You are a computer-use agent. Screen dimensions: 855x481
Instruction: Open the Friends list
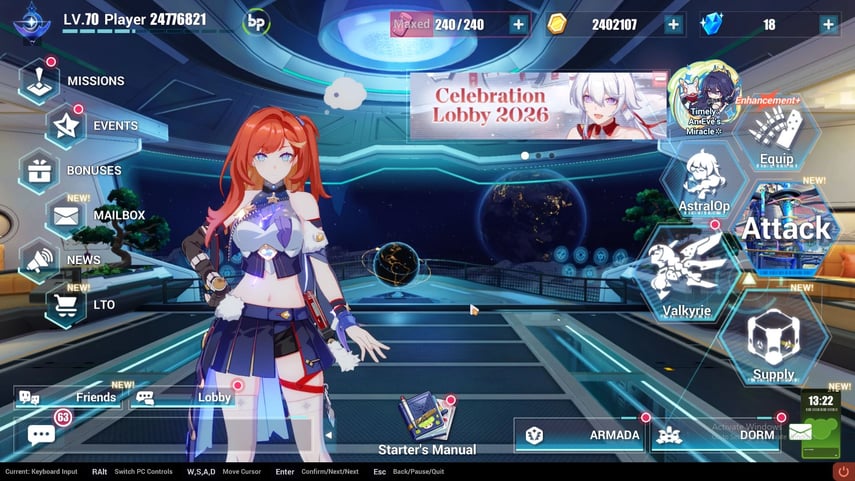tap(72, 397)
